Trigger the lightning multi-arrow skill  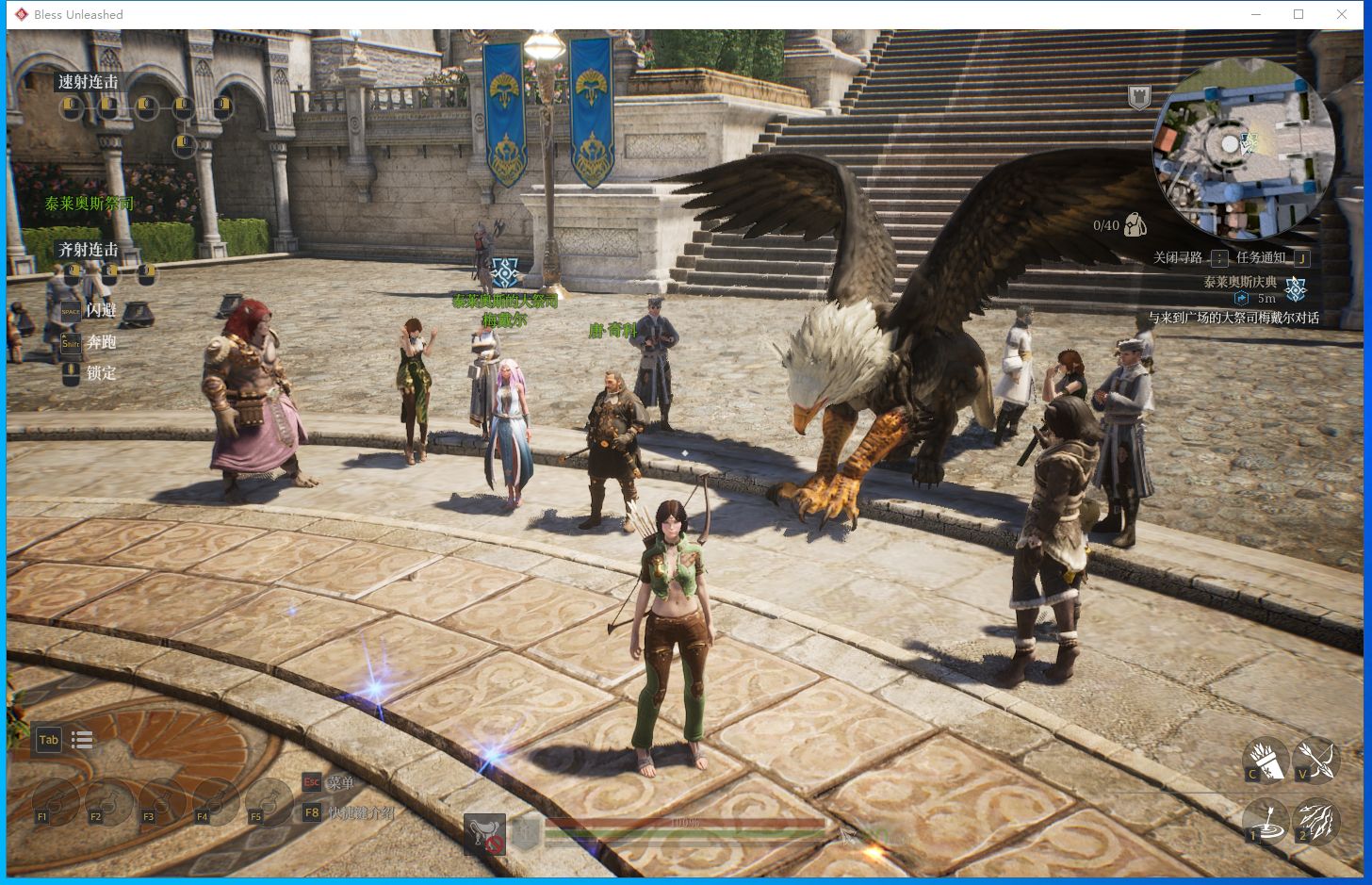1315,821
